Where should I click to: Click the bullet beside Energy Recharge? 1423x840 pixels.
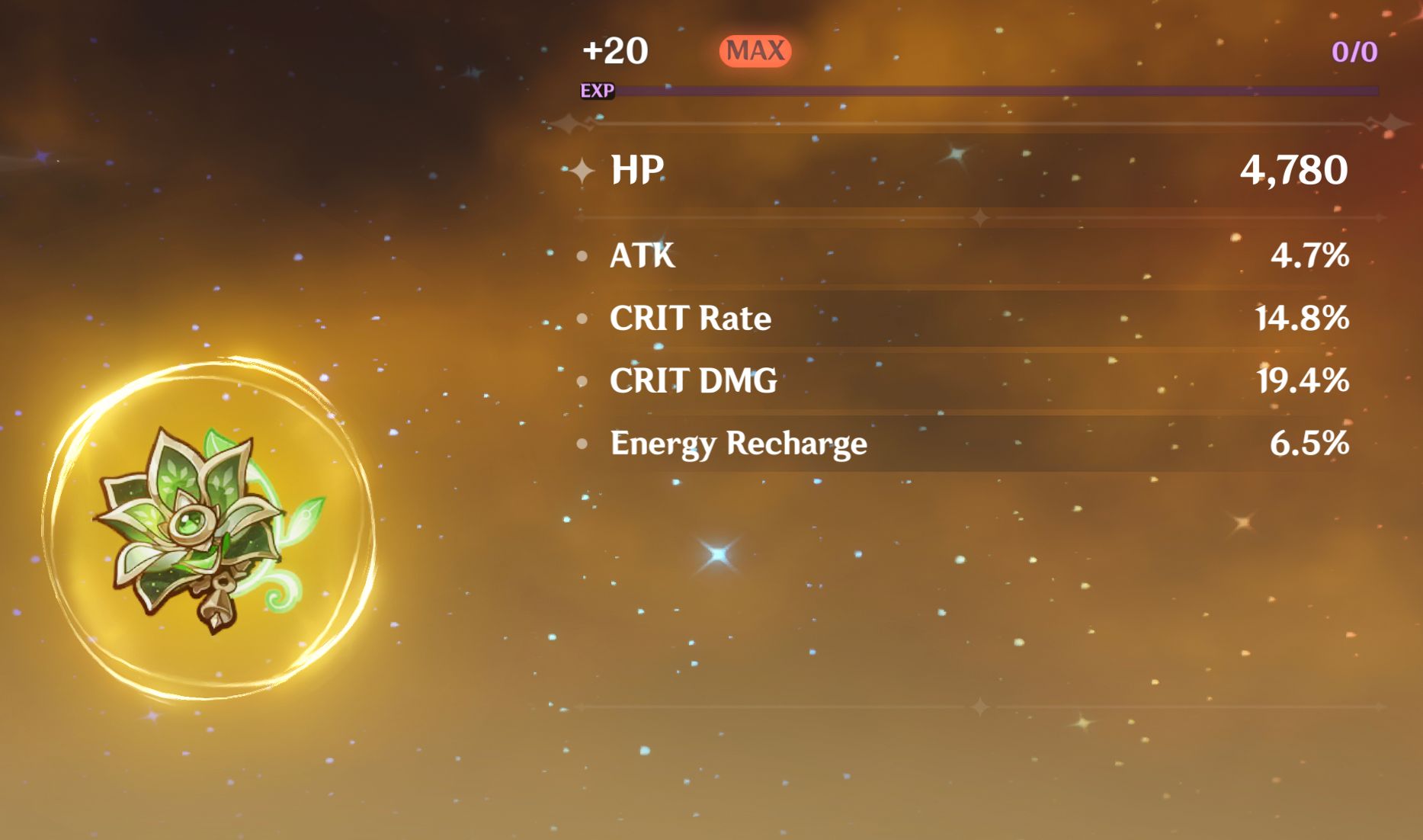583,443
